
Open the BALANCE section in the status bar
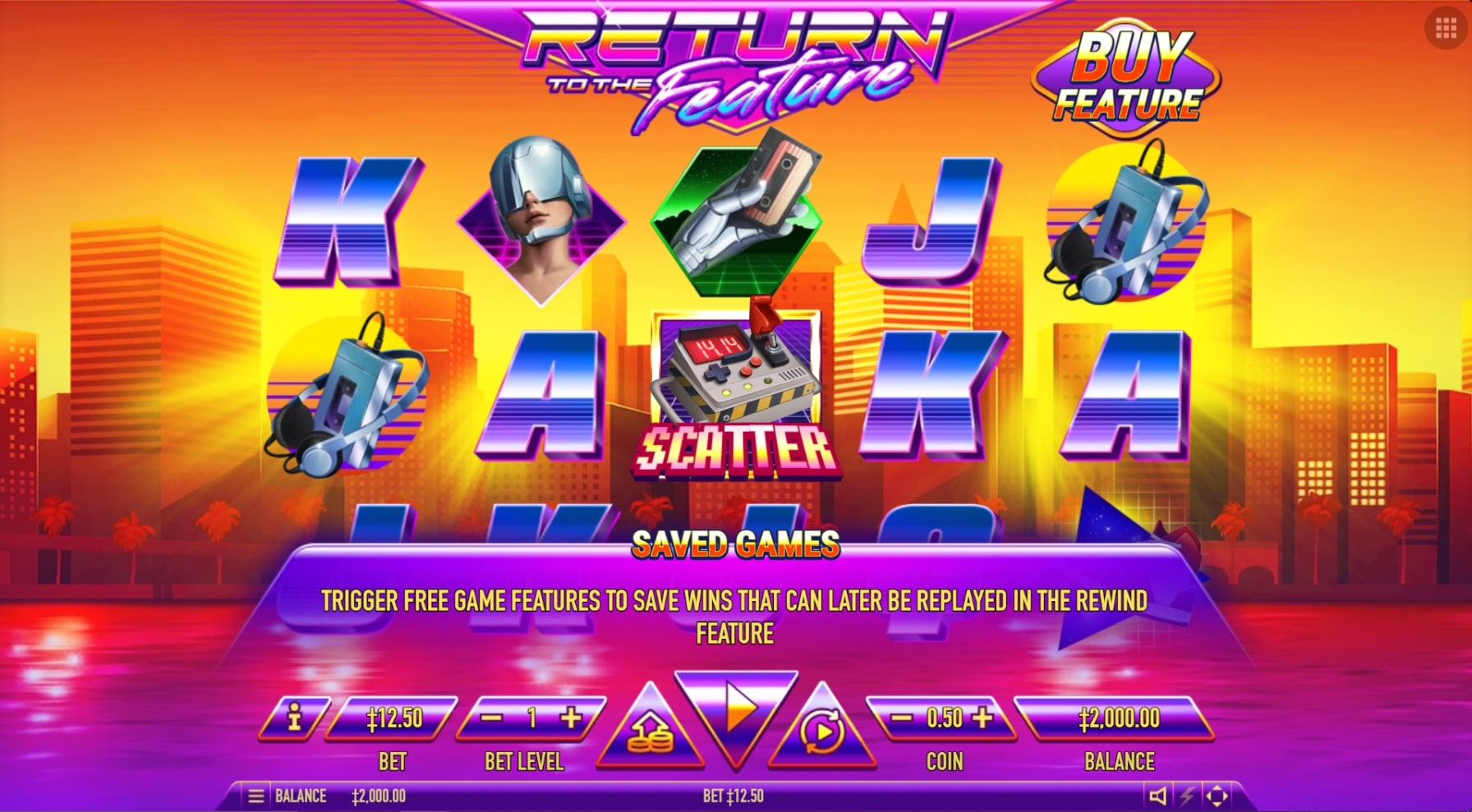(x=300, y=795)
